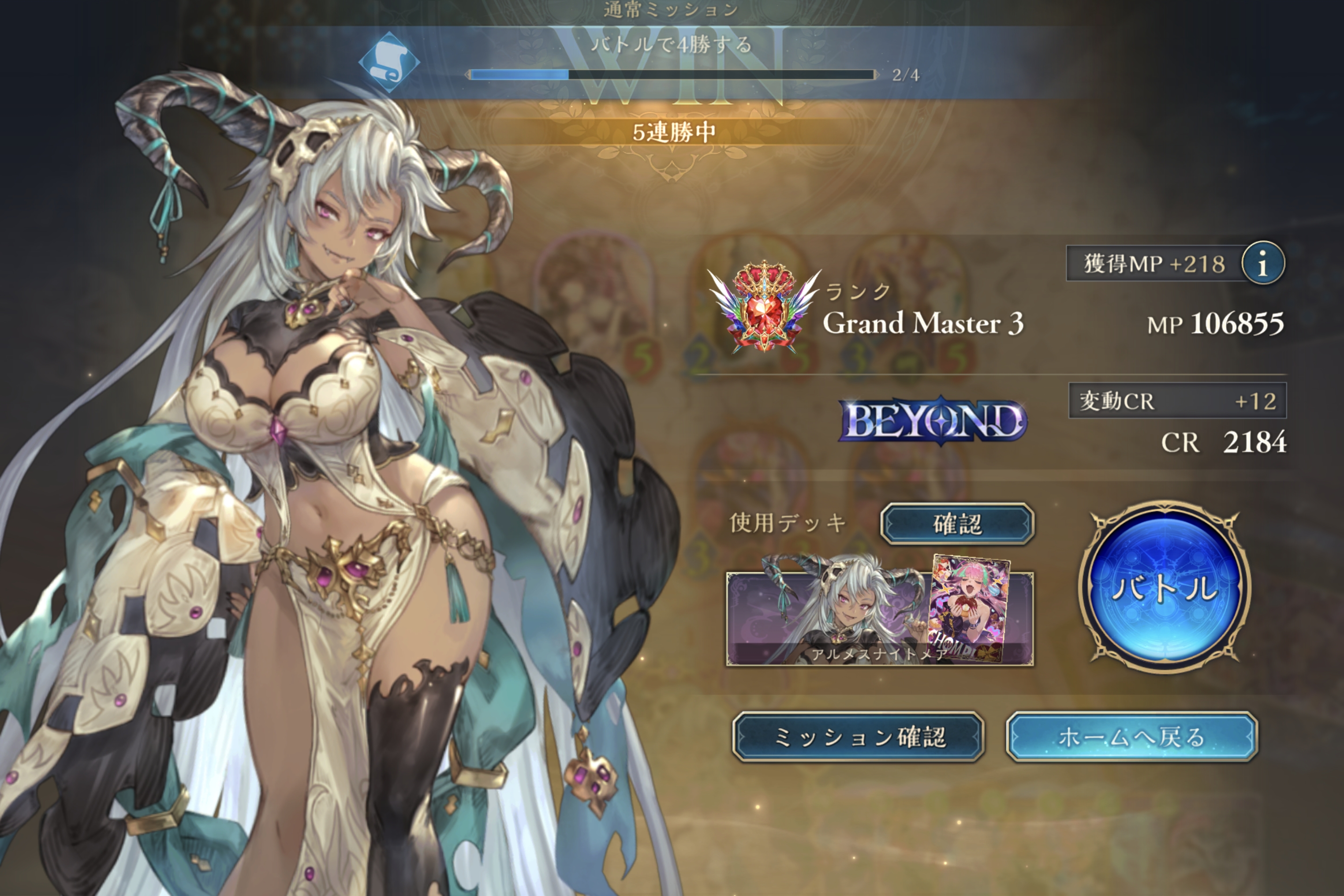Check the used deck with 確認 button
This screenshot has height=896, width=1344.
[x=957, y=523]
